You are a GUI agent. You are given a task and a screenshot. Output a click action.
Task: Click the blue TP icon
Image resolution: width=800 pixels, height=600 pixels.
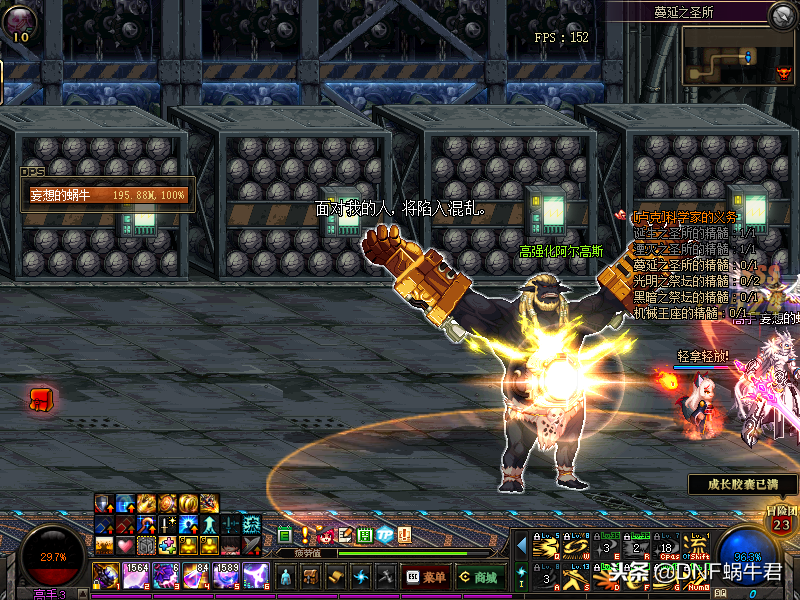click(385, 536)
